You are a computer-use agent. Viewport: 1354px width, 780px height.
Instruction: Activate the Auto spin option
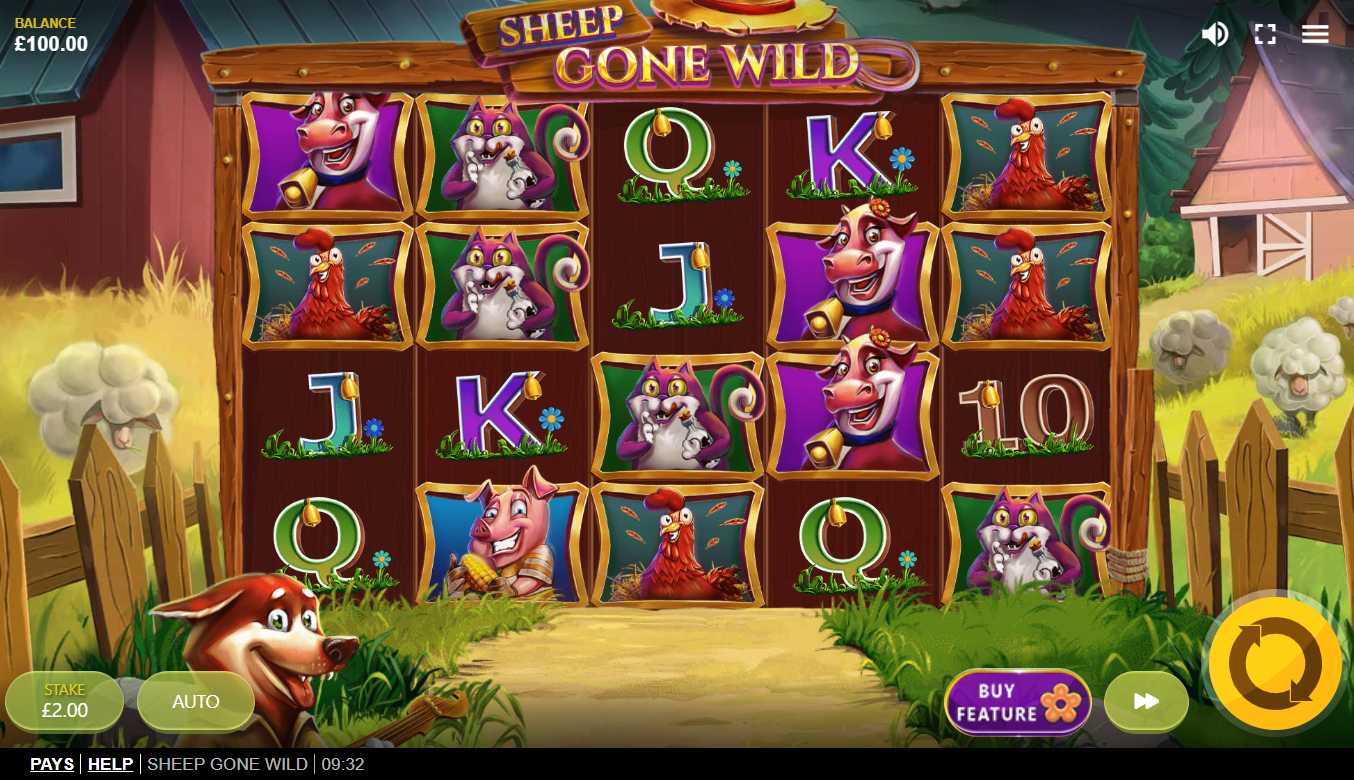[x=196, y=701]
